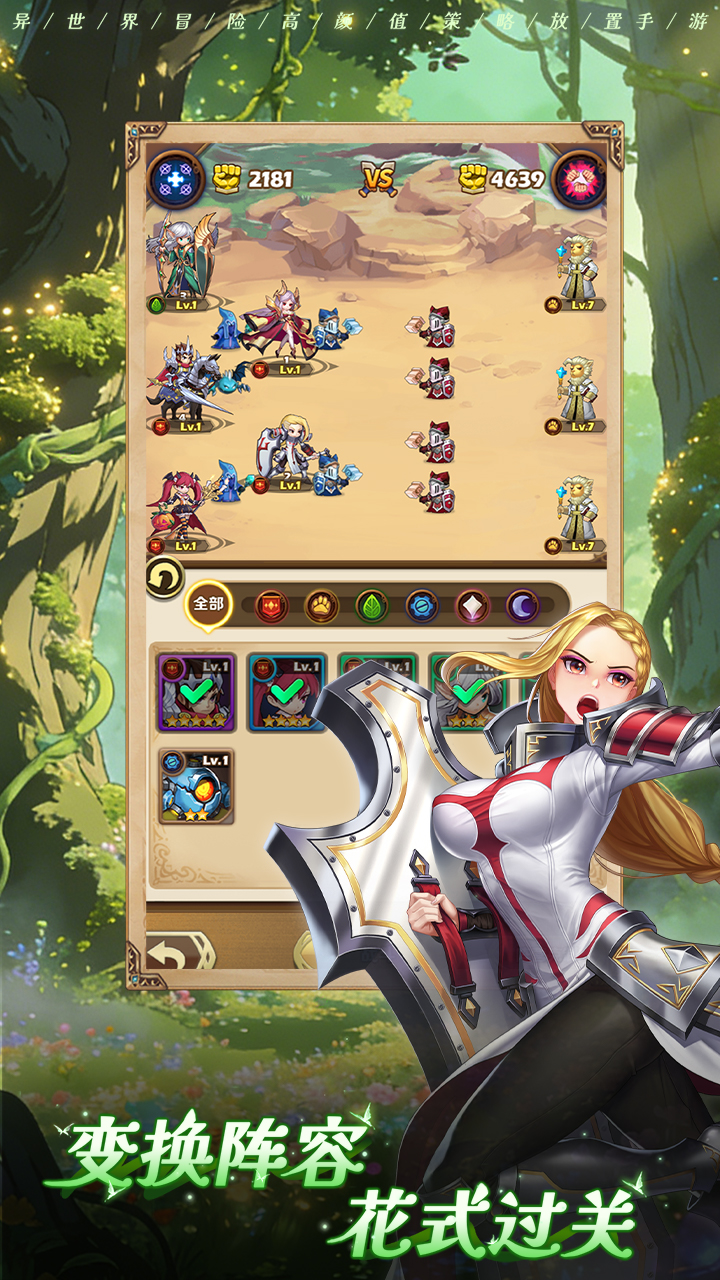This screenshot has width=720, height=1280.
Task: Filter heroes by red shield faction
Action: click(271, 606)
